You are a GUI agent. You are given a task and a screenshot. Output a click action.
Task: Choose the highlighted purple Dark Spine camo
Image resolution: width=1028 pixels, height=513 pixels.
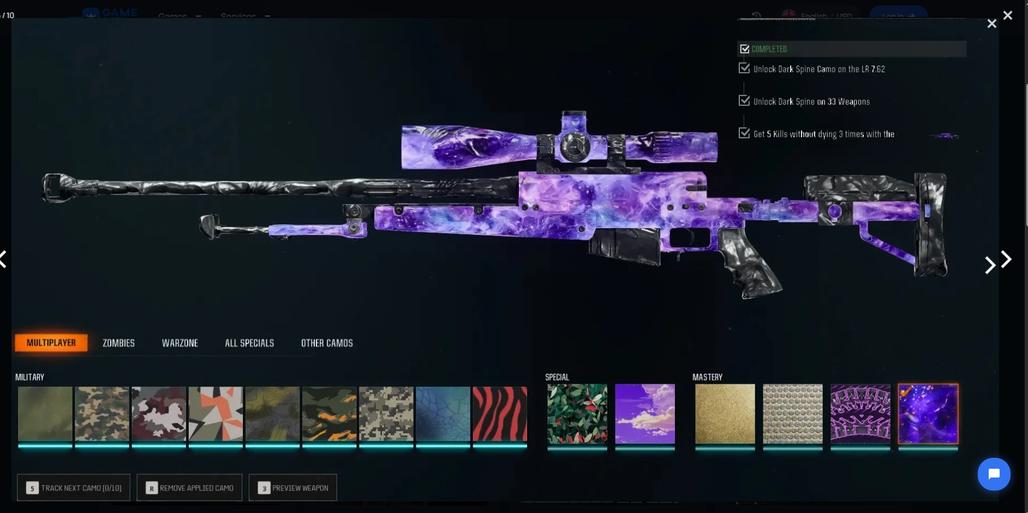(928, 414)
